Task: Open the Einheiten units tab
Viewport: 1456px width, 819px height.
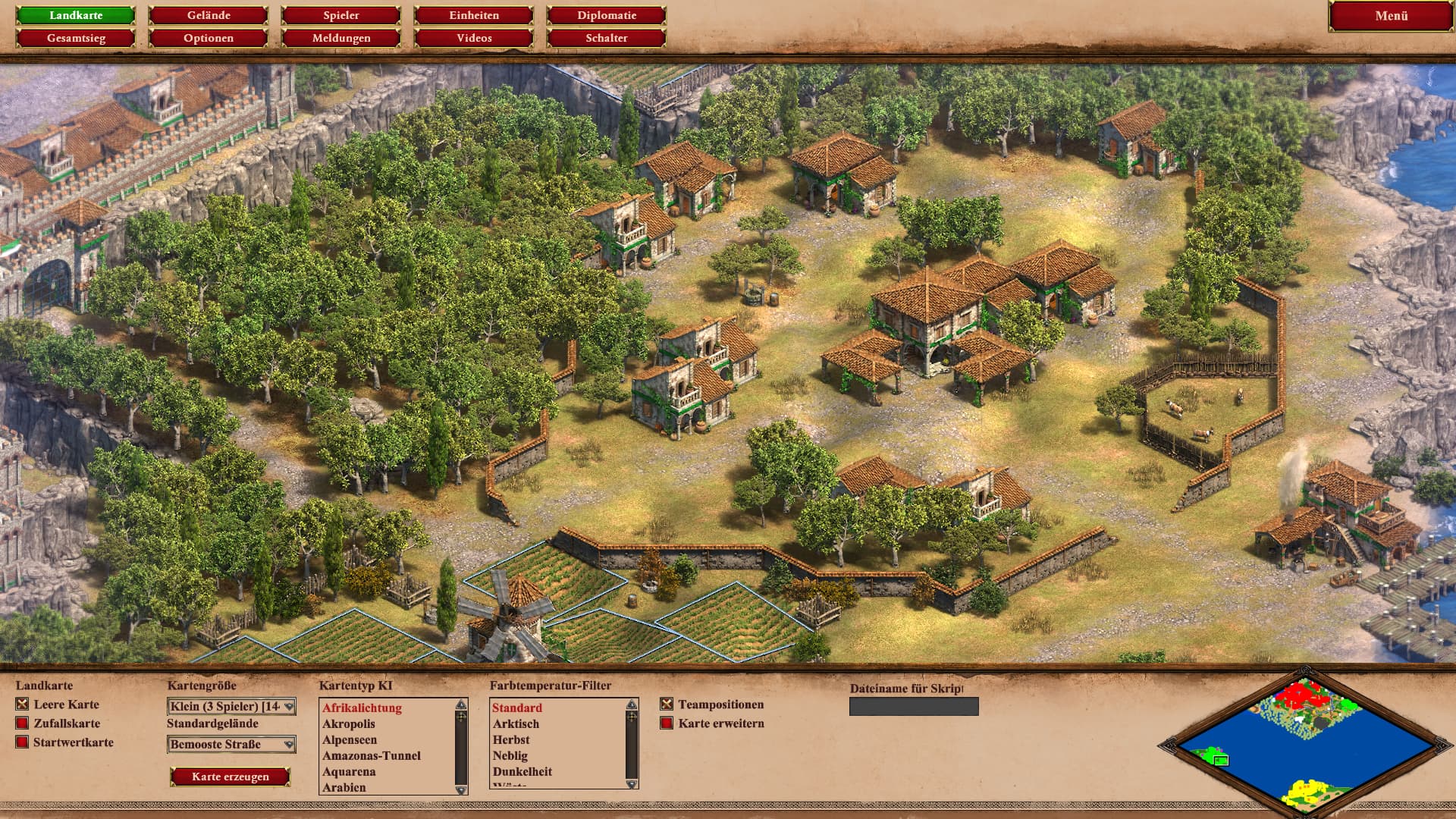Action: pos(474,15)
